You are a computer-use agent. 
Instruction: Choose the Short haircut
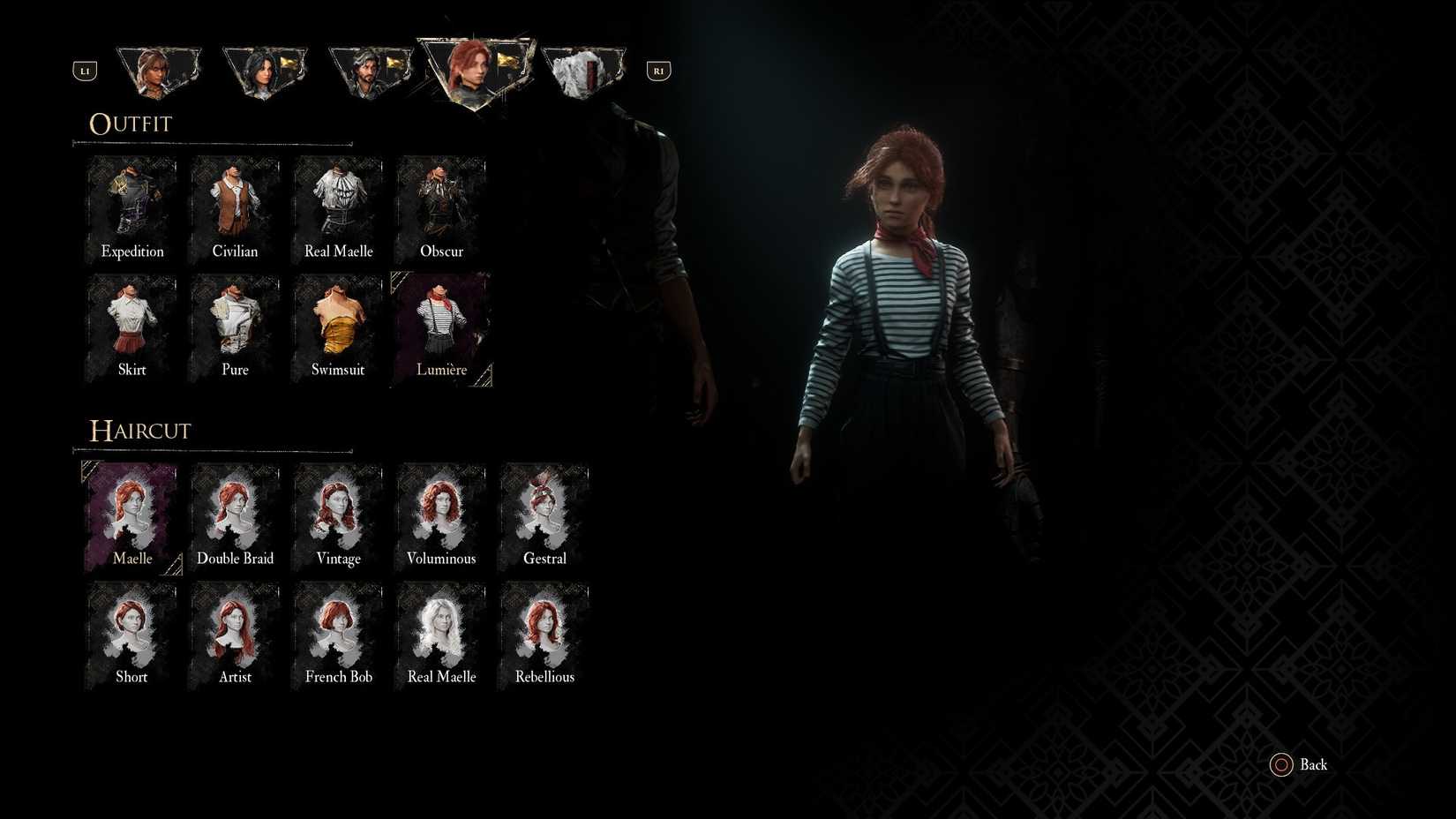(131, 634)
